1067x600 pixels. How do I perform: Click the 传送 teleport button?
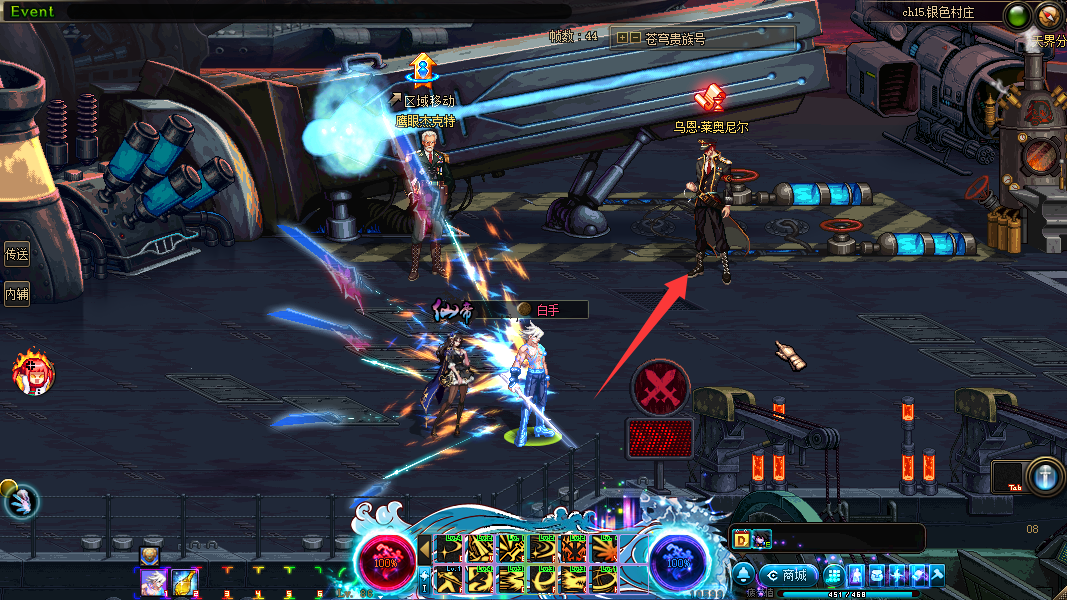[16, 254]
